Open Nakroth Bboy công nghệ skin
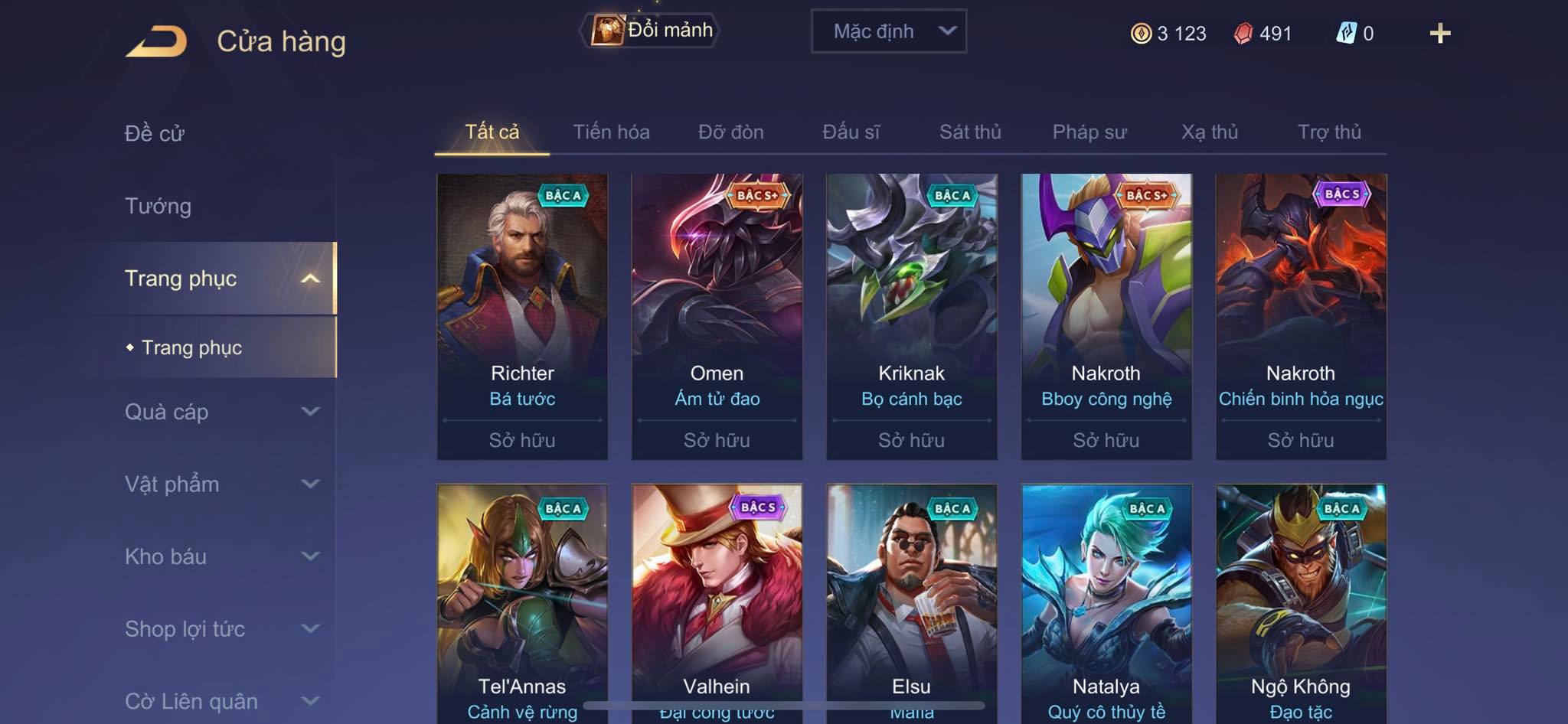 click(x=1106, y=316)
